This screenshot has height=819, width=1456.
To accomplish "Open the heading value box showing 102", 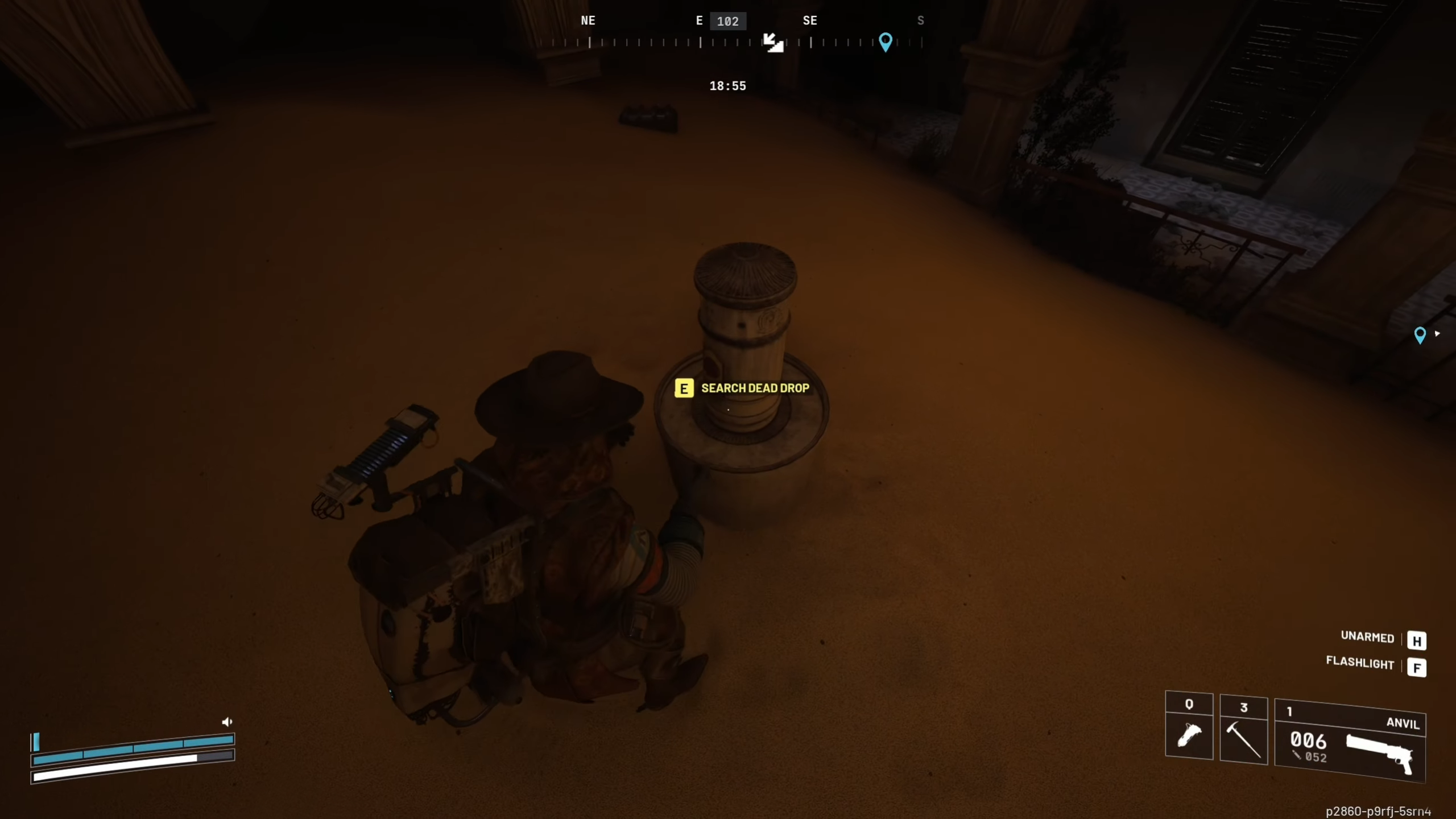I will tap(728, 21).
